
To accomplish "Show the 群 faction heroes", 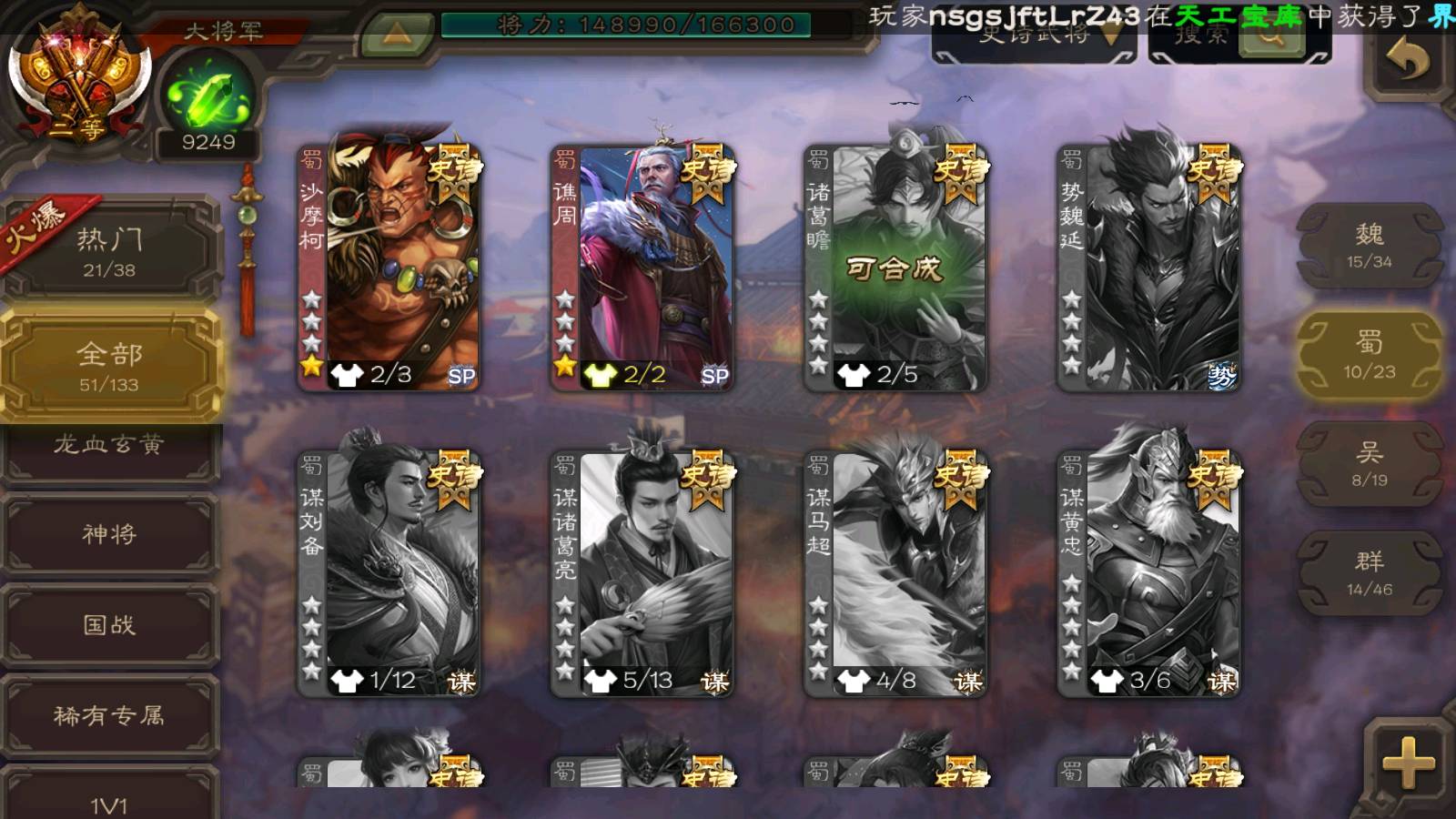I will pyautogui.click(x=1369, y=572).
